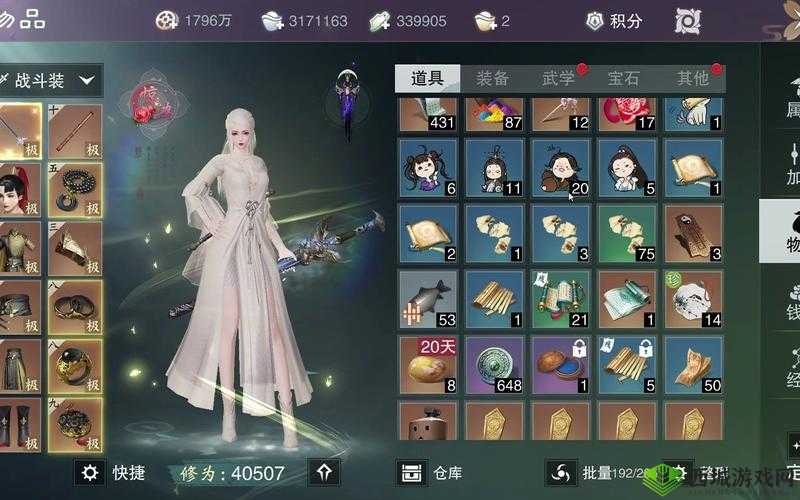This screenshot has width=800, height=500.
Task: Switch to the 道具 tab
Action: point(427,78)
